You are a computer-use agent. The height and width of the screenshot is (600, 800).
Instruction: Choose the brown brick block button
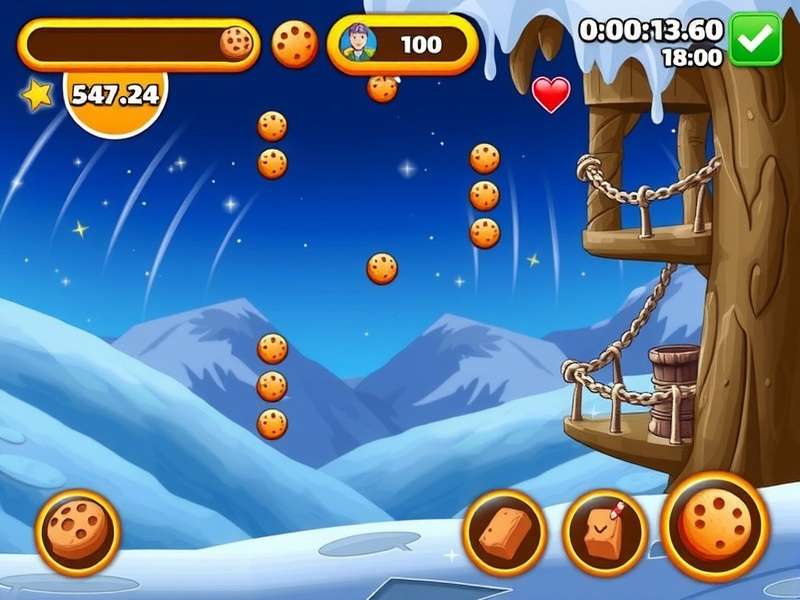click(505, 532)
